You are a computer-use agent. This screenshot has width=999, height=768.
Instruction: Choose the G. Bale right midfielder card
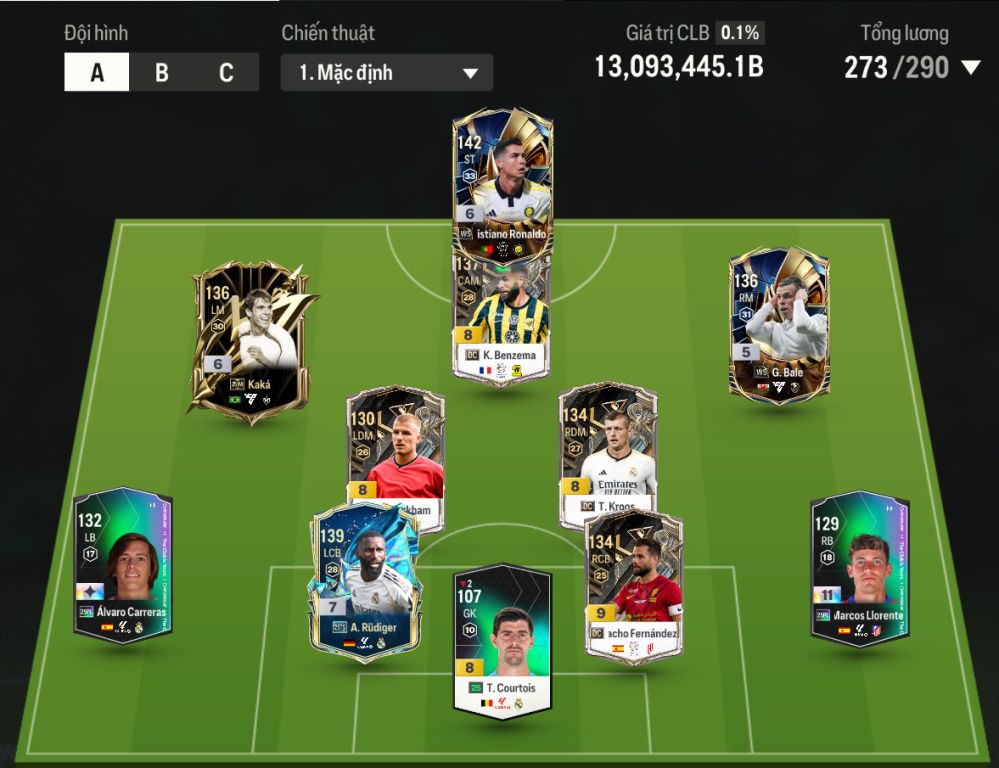pos(779,325)
